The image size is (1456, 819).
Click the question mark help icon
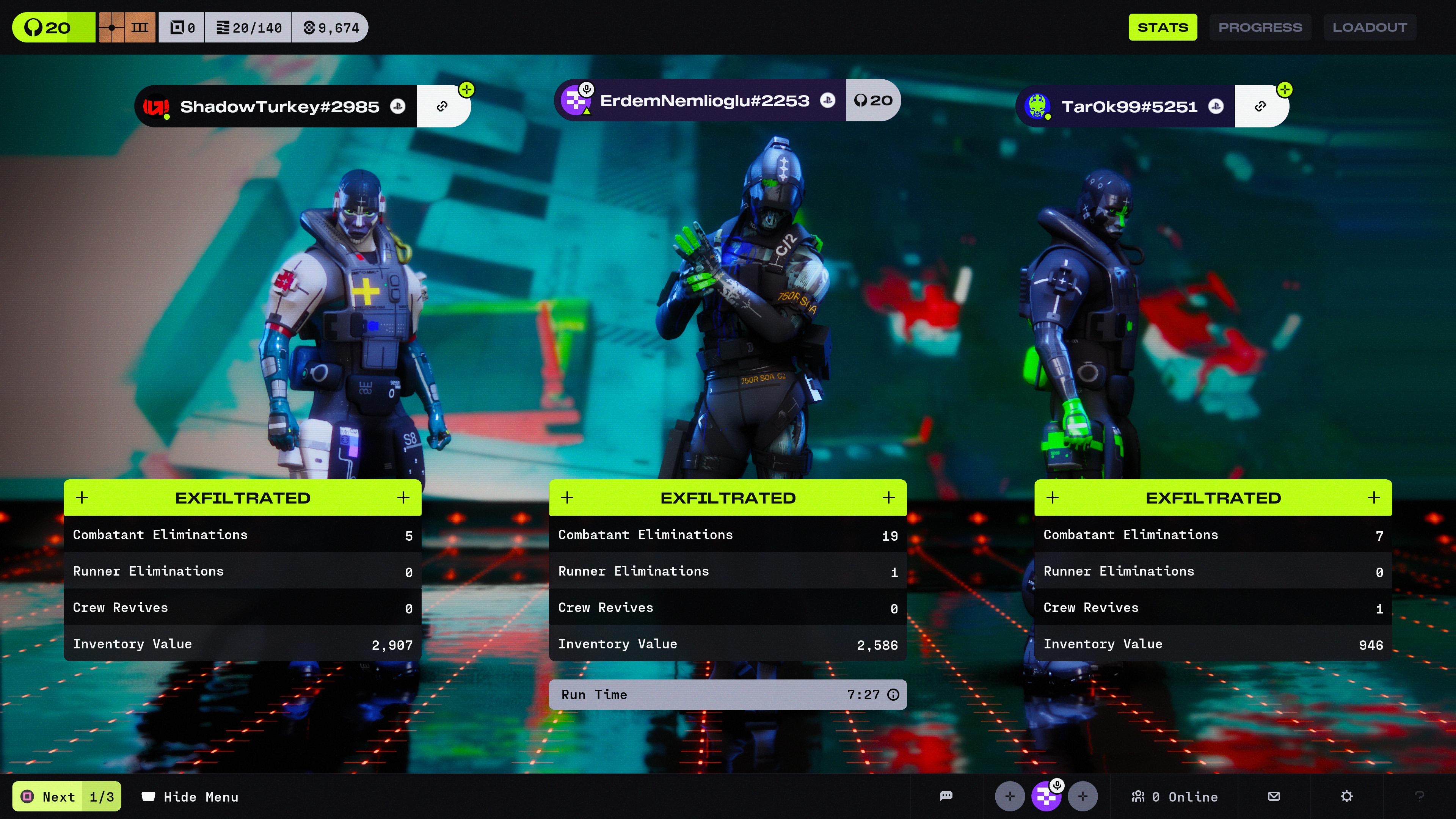tap(1419, 796)
